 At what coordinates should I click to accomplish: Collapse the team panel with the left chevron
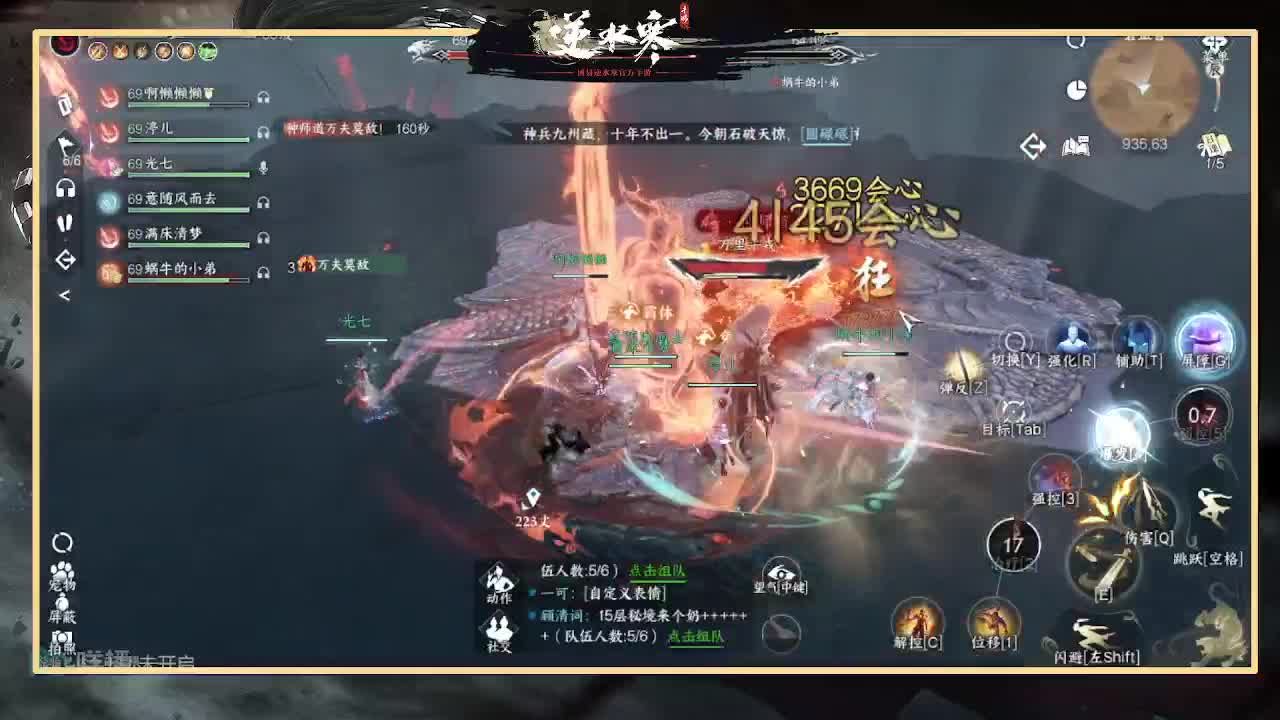[66, 294]
